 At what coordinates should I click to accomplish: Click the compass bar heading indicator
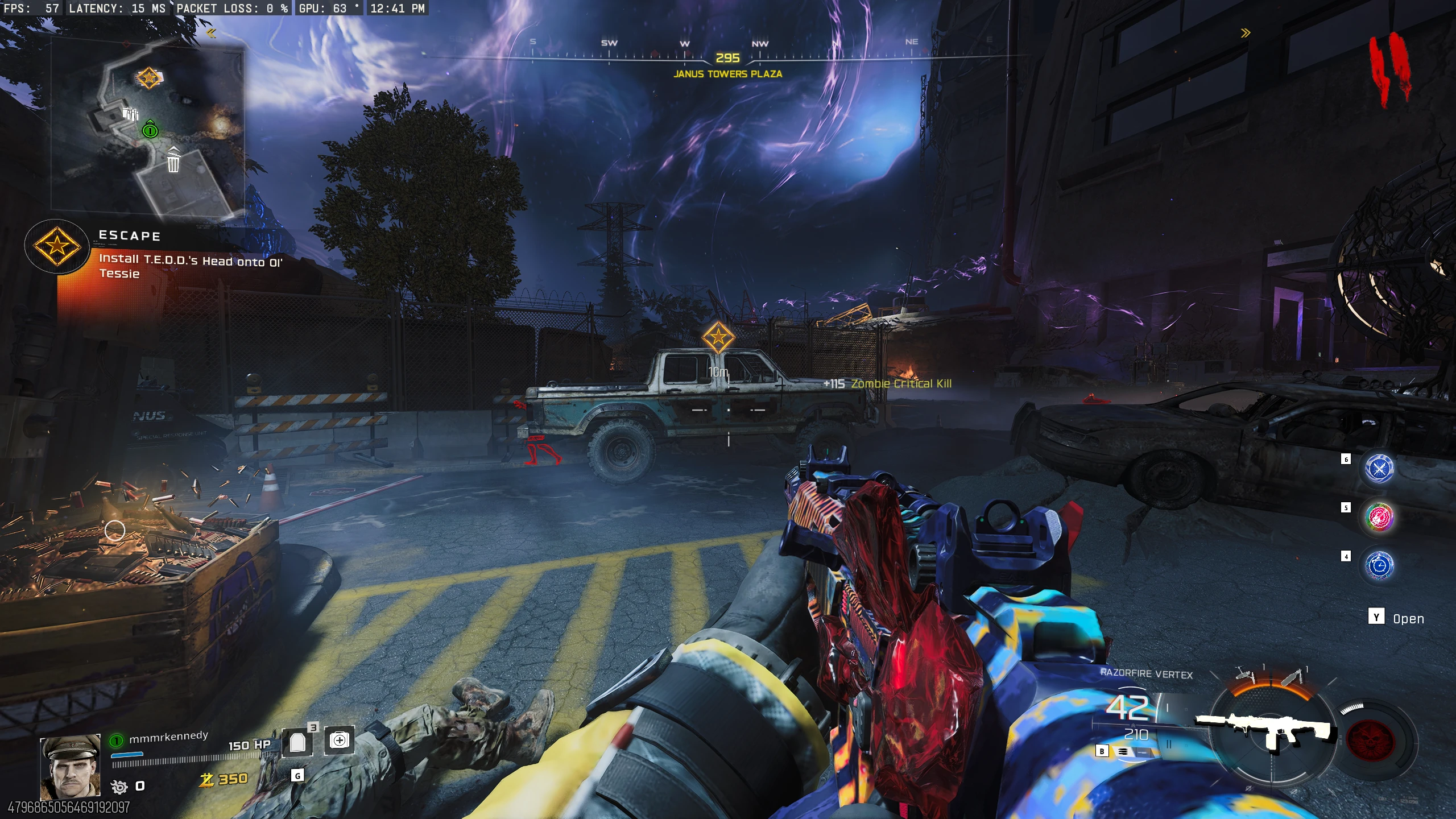[727, 59]
